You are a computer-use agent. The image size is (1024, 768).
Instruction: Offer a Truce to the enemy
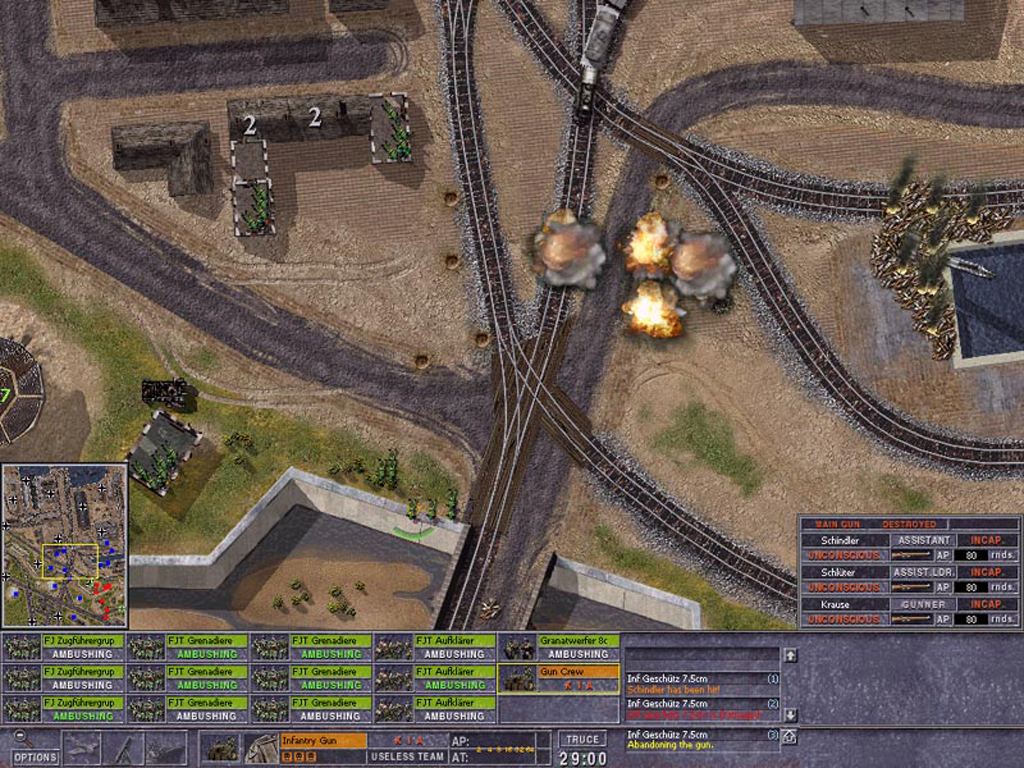pyautogui.click(x=582, y=740)
